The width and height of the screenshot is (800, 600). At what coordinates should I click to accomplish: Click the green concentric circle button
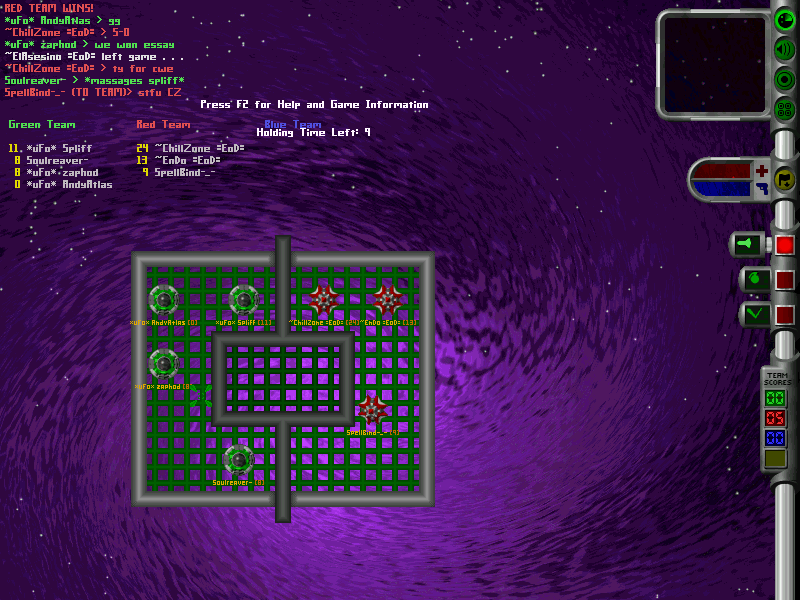[x=785, y=79]
